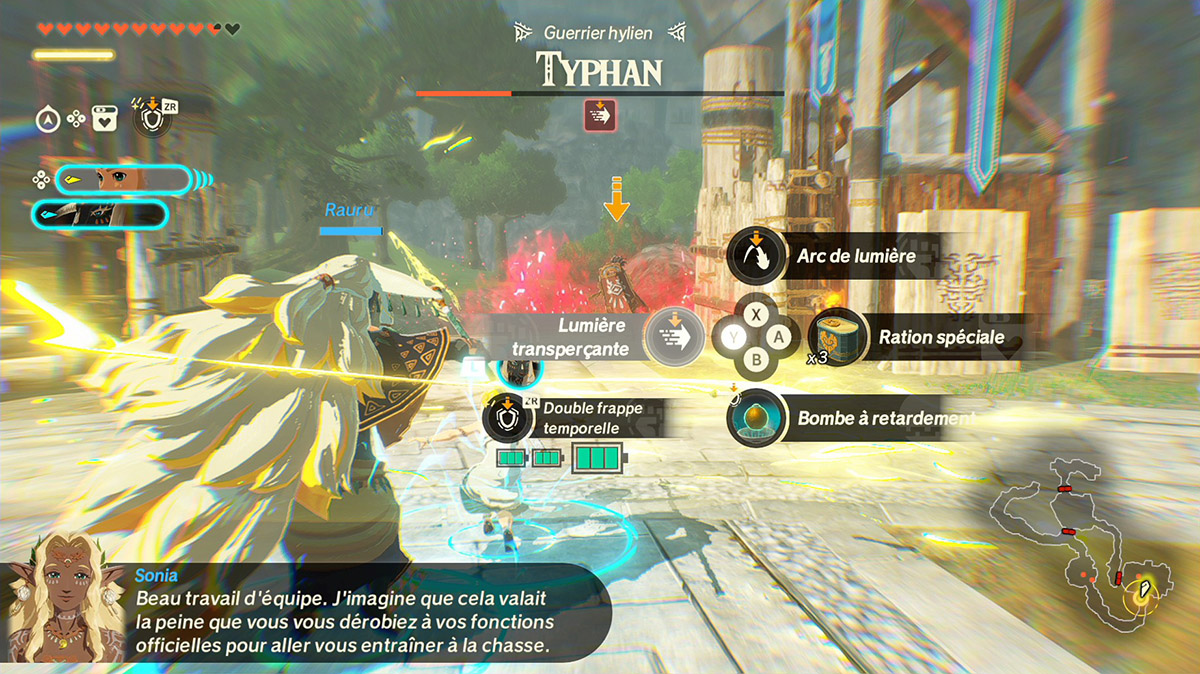The height and width of the screenshot is (674, 1200).
Task: Click the compass arrow icon
Action: 47,120
